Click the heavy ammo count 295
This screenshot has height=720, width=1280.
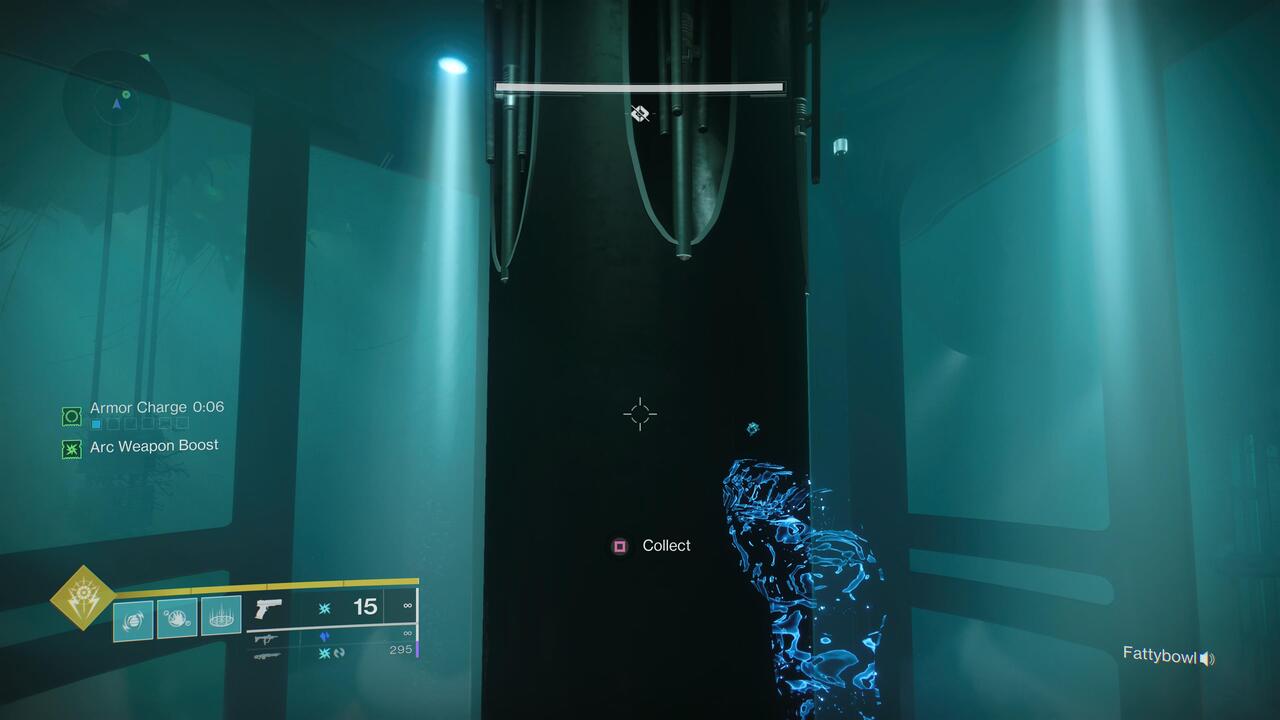[401, 649]
